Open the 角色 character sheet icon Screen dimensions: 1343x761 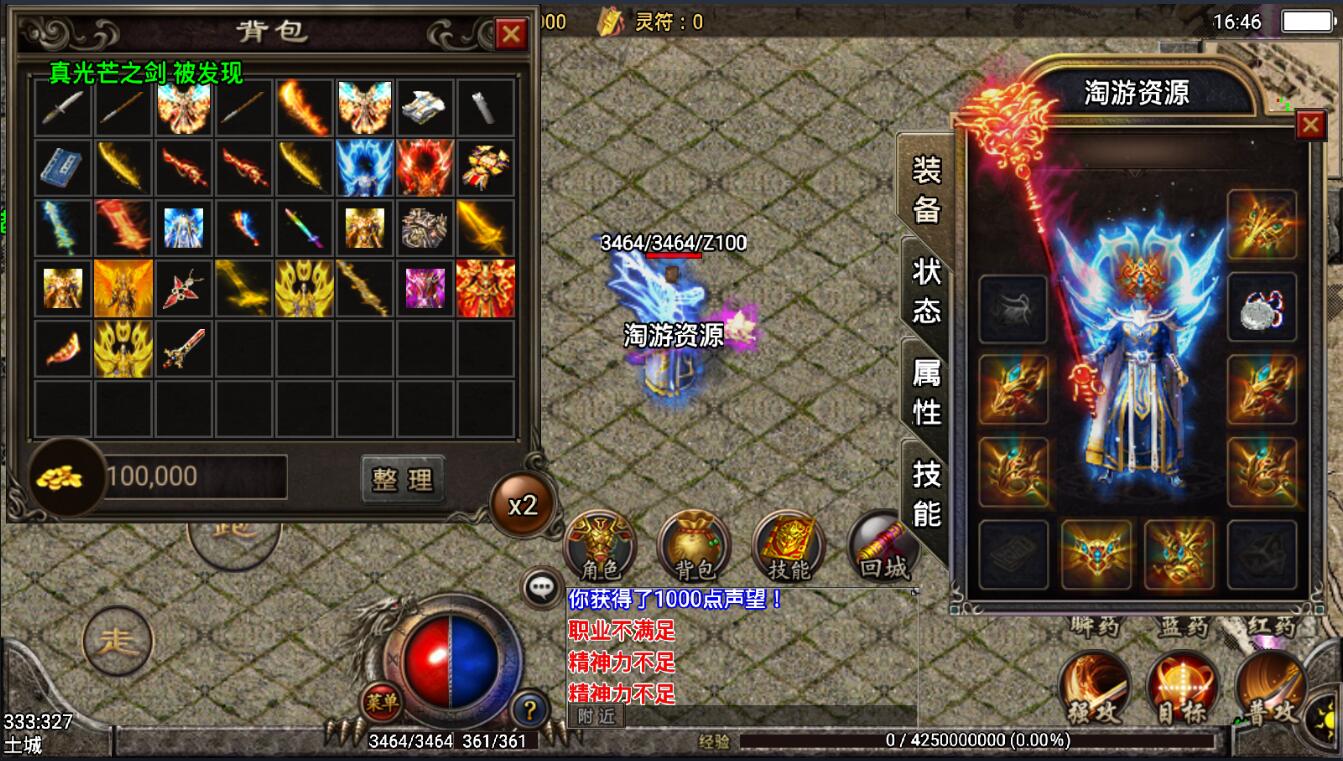(x=600, y=547)
